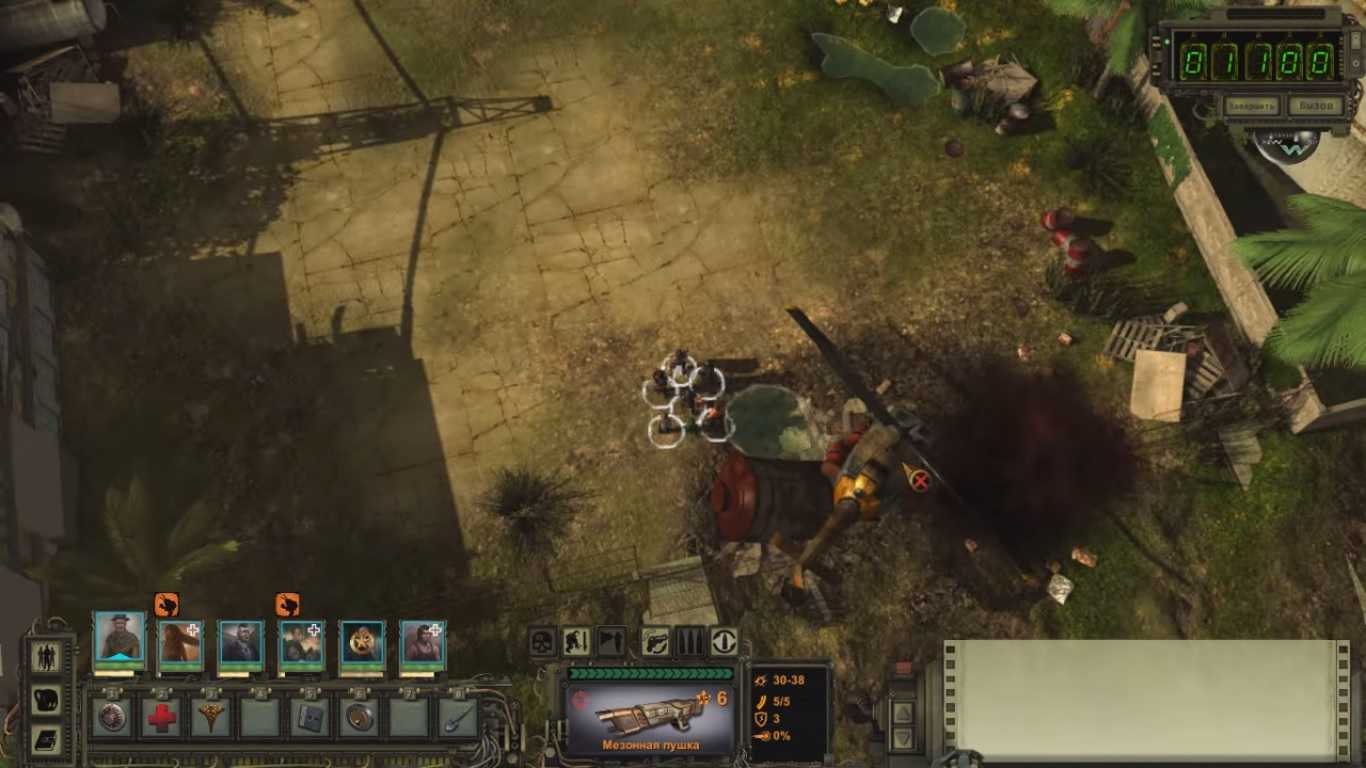Open the logbook journal button
Image resolution: width=1366 pixels, height=768 pixels.
pos(47,739)
